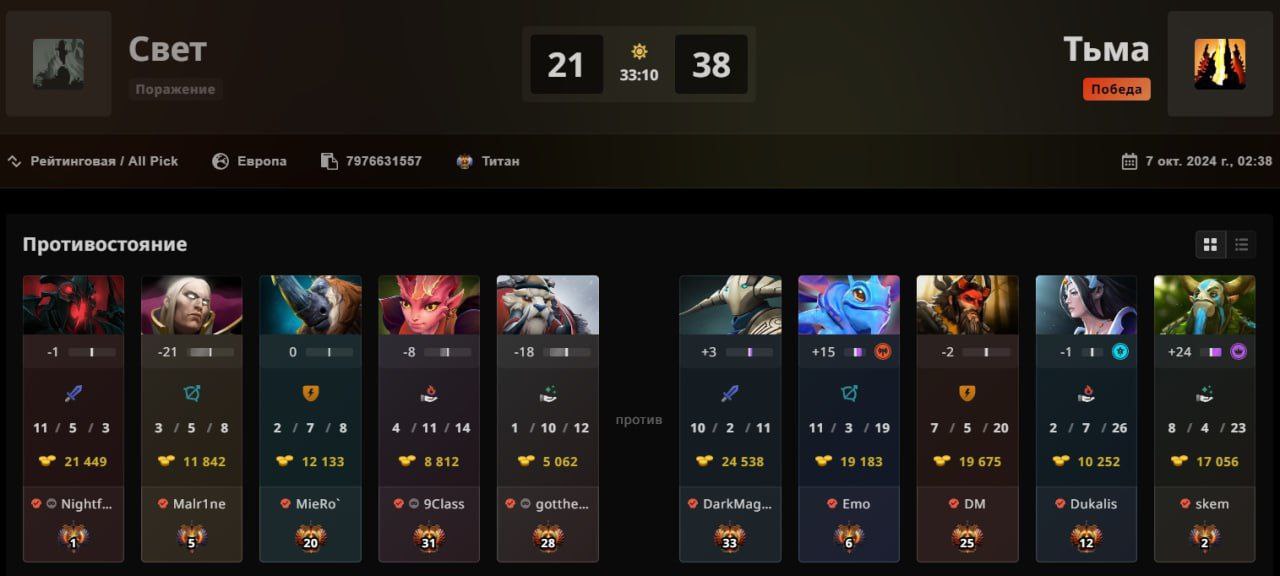Click the Тьма team logo
Image resolution: width=1280 pixels, height=576 pixels.
(x=1219, y=64)
